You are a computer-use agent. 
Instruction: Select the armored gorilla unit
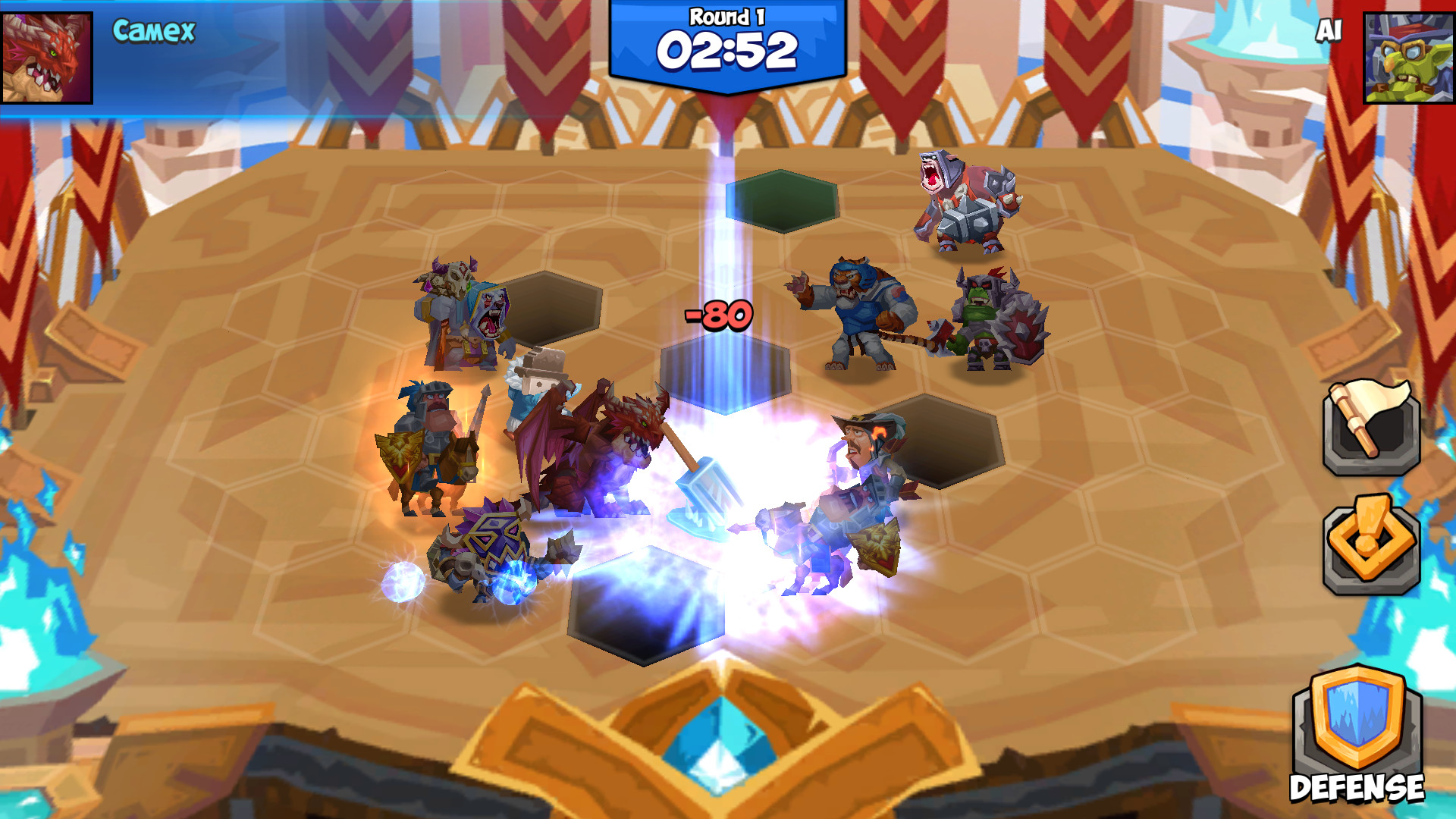(x=967, y=205)
